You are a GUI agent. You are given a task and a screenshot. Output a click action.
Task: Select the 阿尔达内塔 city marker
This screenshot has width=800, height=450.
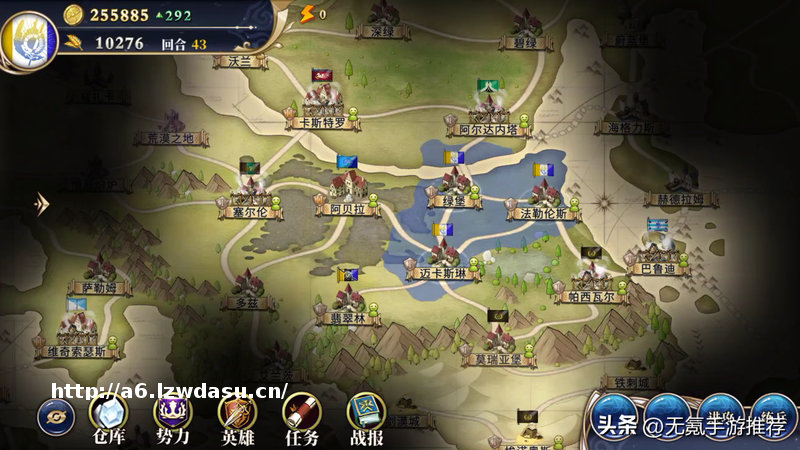pos(488,110)
